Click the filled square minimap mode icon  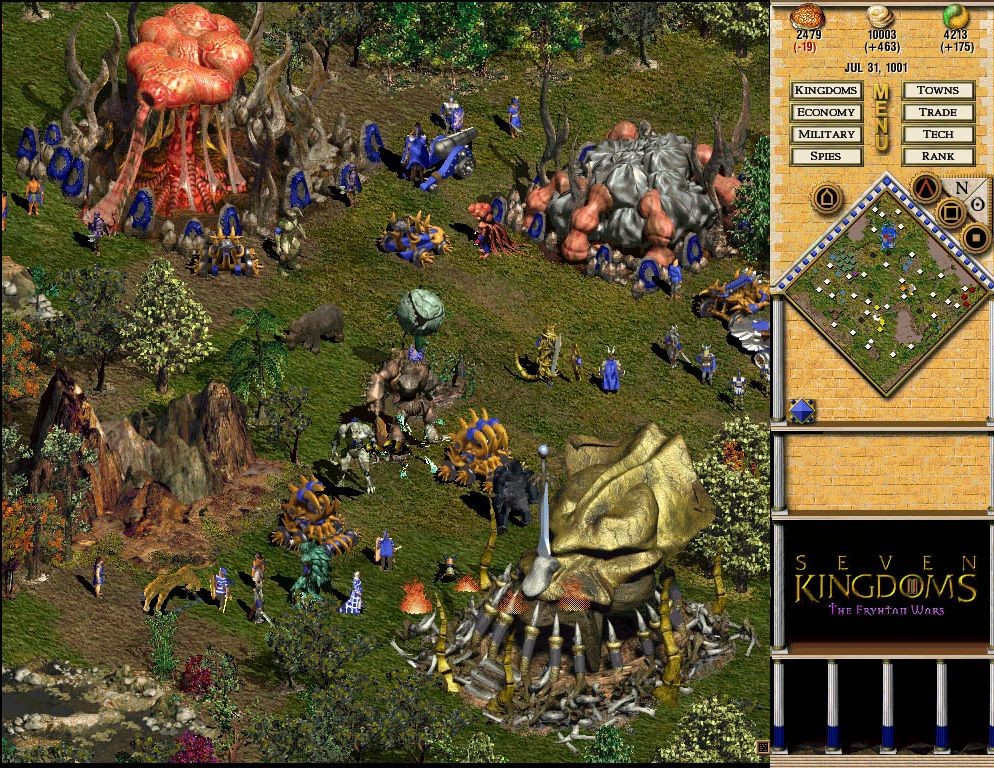(x=975, y=238)
